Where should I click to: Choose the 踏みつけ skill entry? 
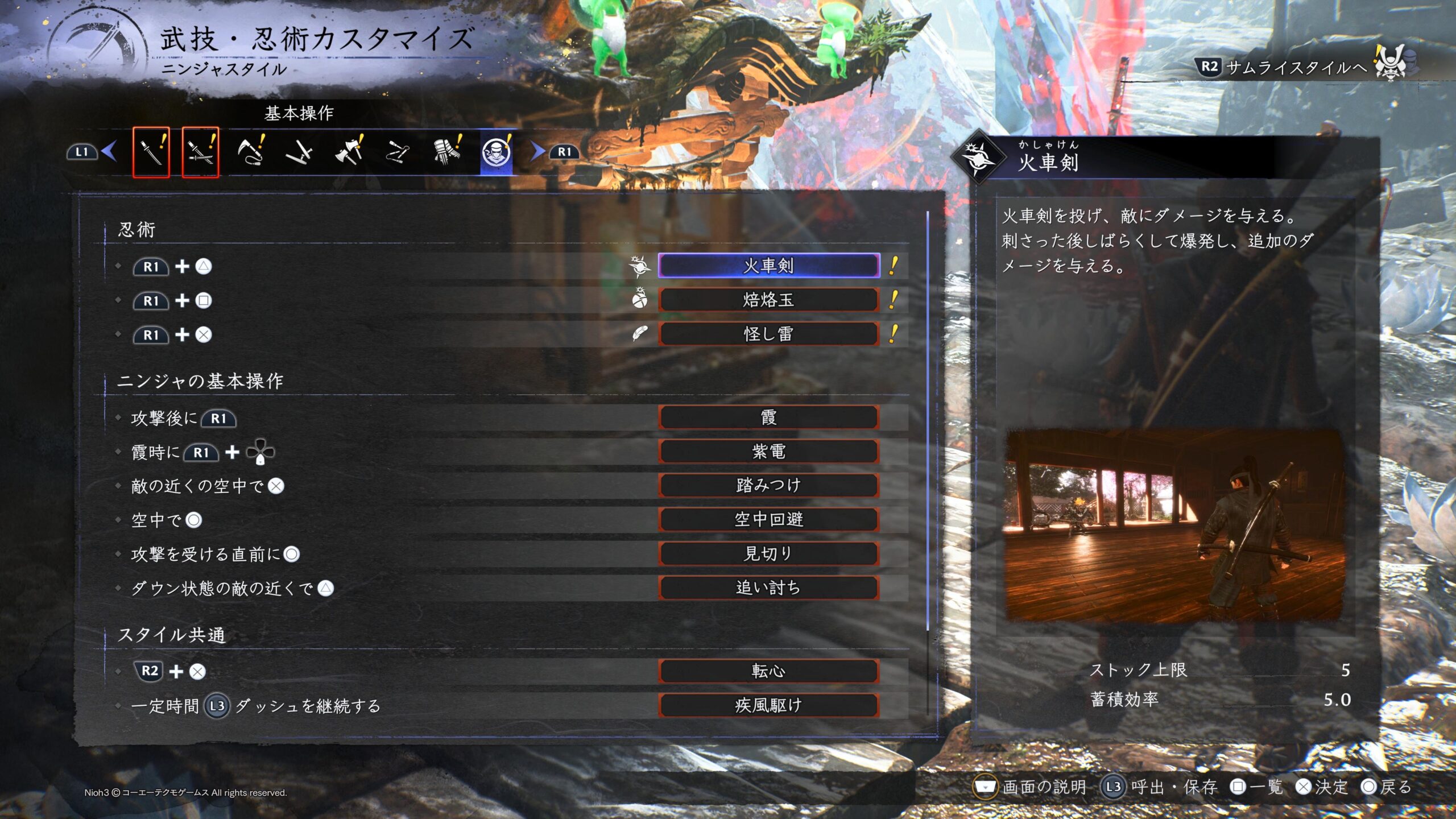(x=768, y=485)
